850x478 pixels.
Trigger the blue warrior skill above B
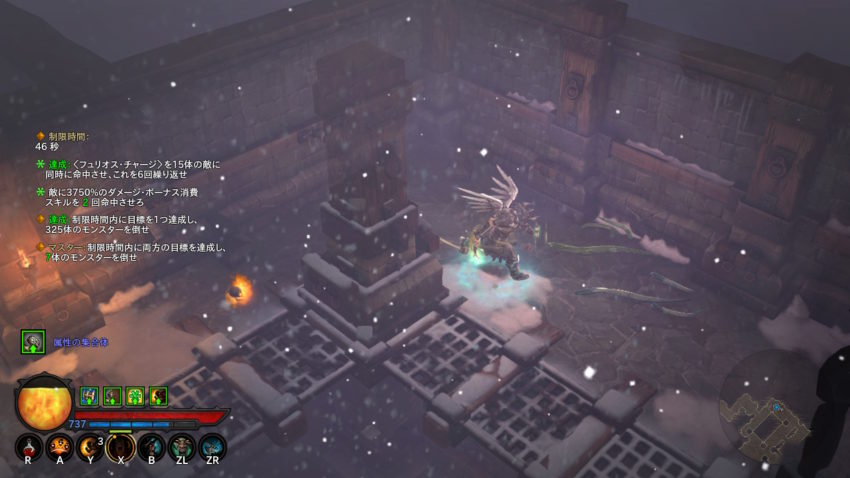[x=151, y=446]
